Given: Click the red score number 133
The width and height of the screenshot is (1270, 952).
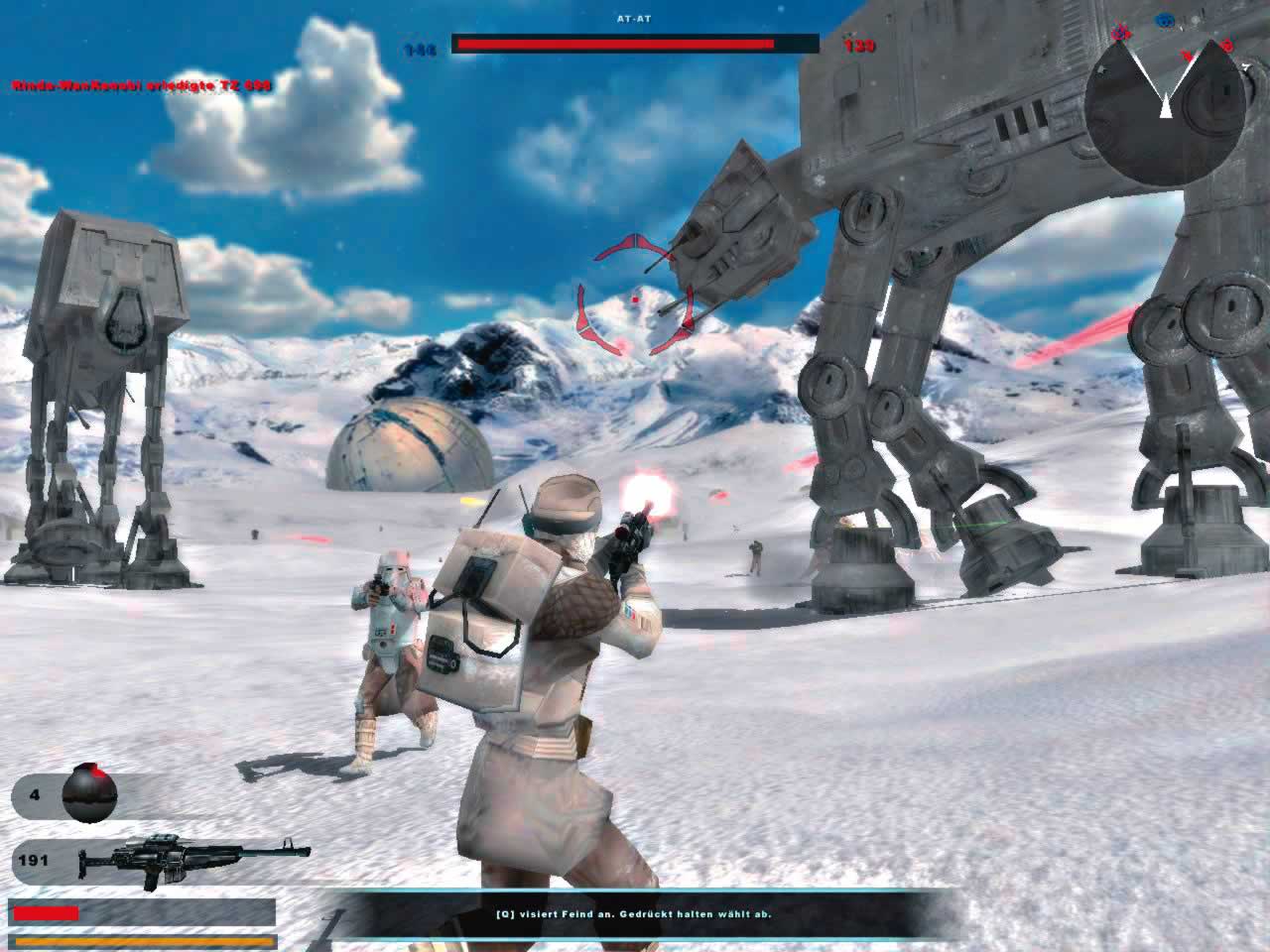Looking at the screenshot, I should [x=858, y=45].
